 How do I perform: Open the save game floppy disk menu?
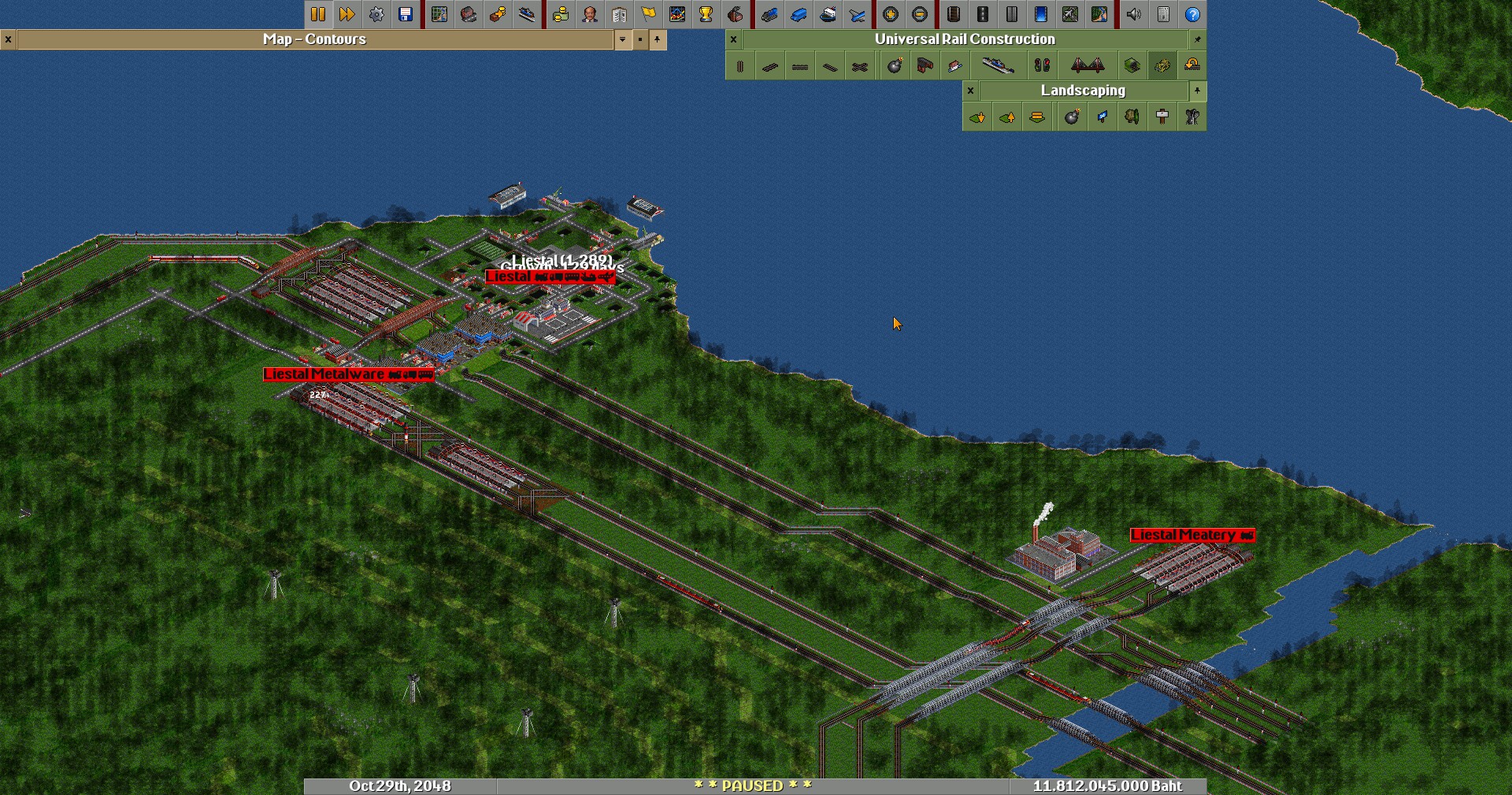[406, 14]
